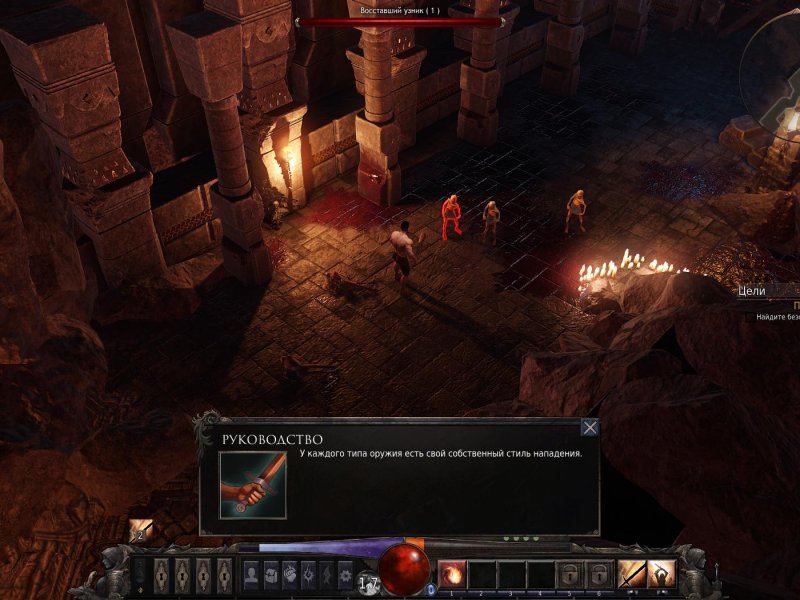800x600 pixels.
Task: Open the Цели objectives tracker
Action: coord(752,291)
